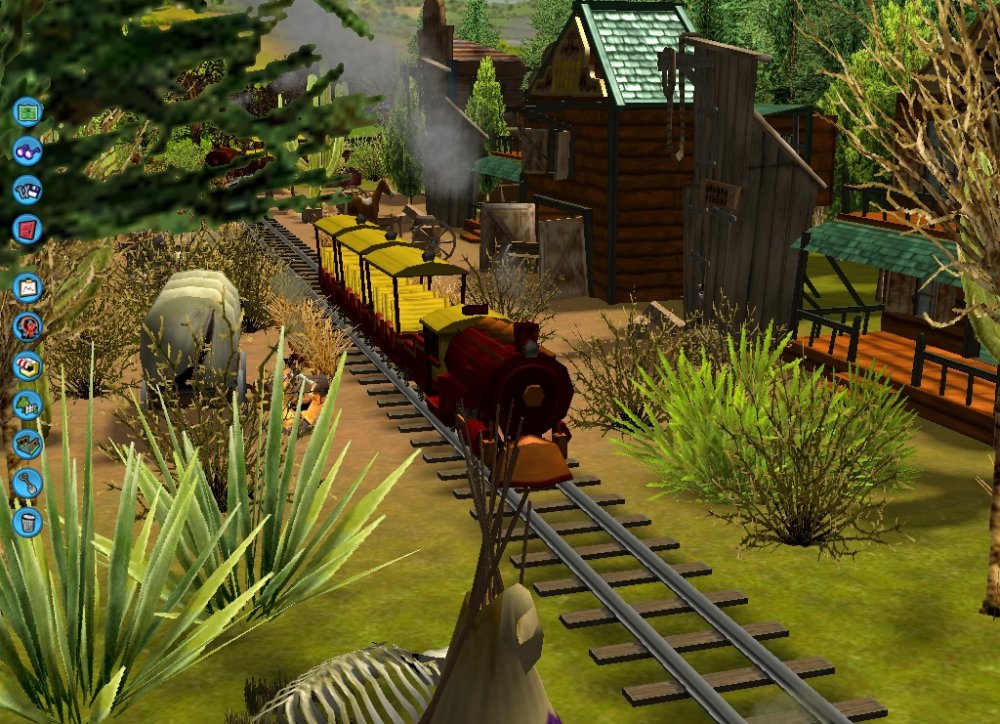Choose the building structures icon
The width and height of the screenshot is (1000, 724).
click(x=28, y=444)
